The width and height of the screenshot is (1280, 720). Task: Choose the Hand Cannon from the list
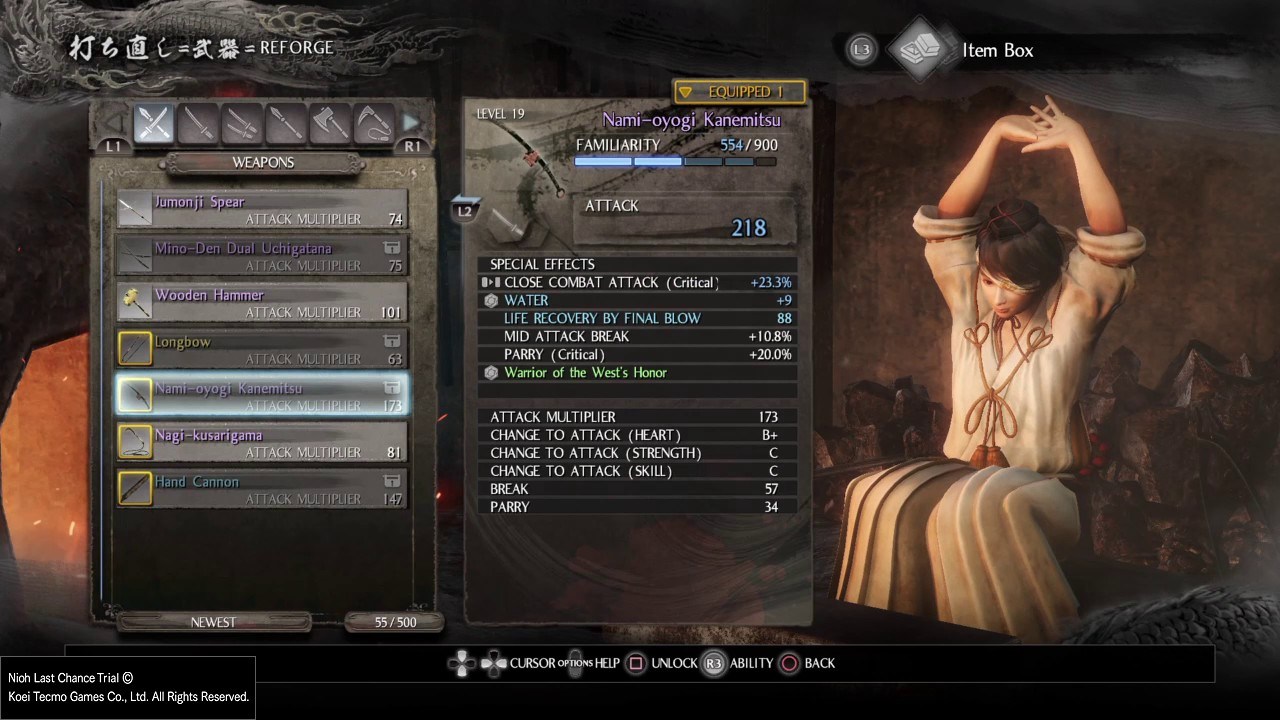[262, 490]
